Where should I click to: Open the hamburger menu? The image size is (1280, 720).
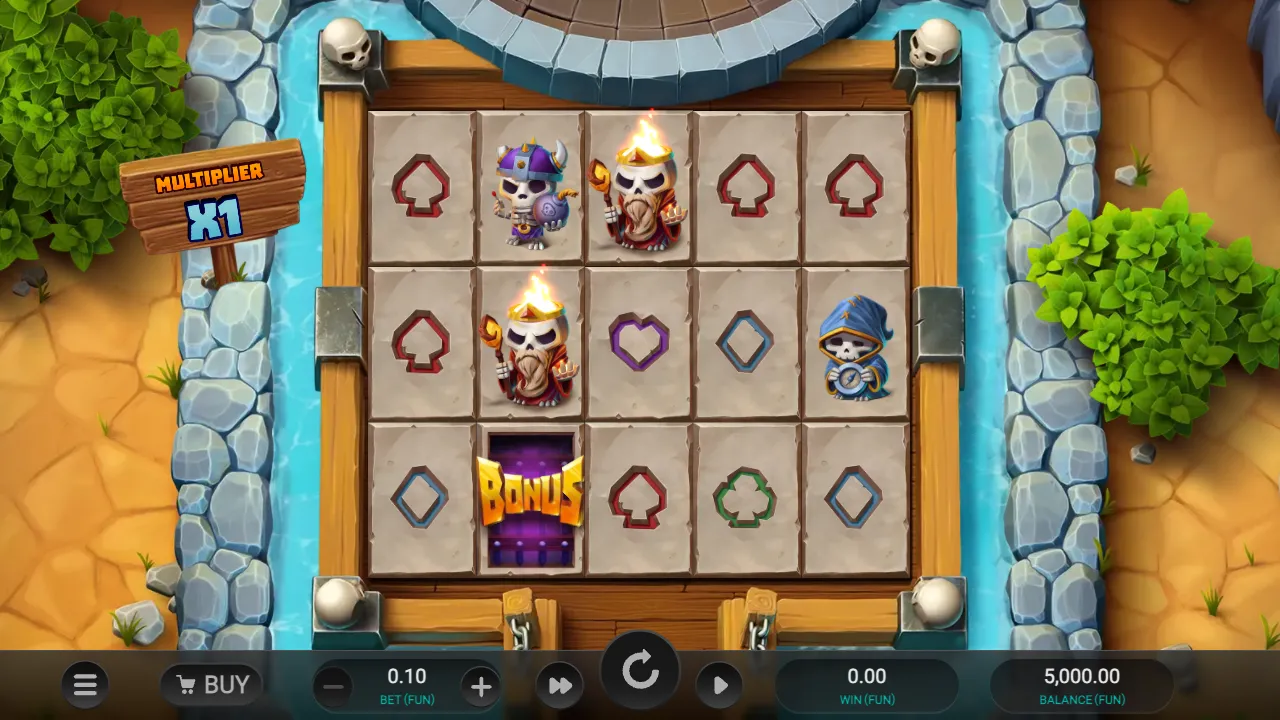click(85, 685)
